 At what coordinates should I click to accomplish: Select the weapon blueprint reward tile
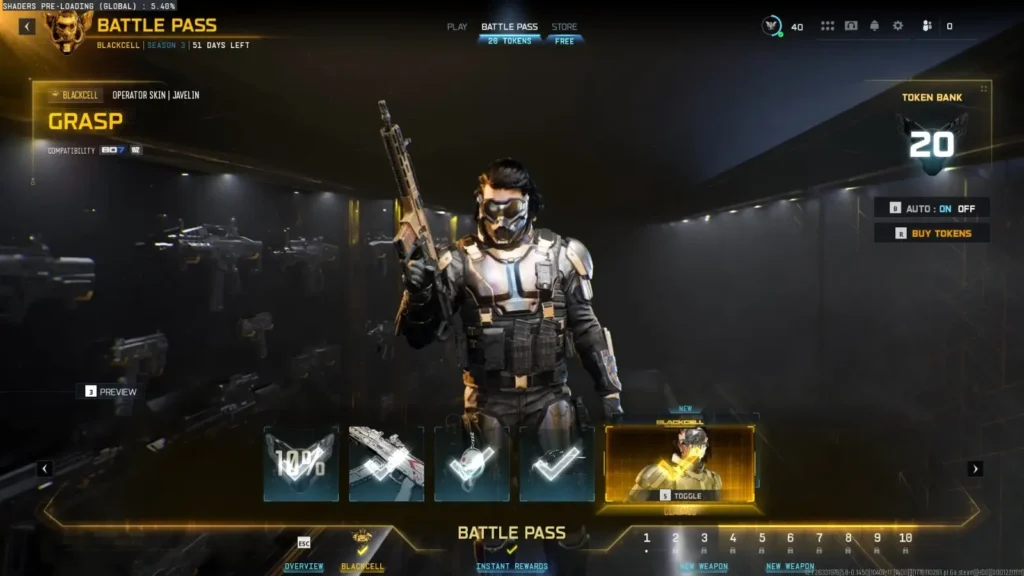[x=386, y=463]
